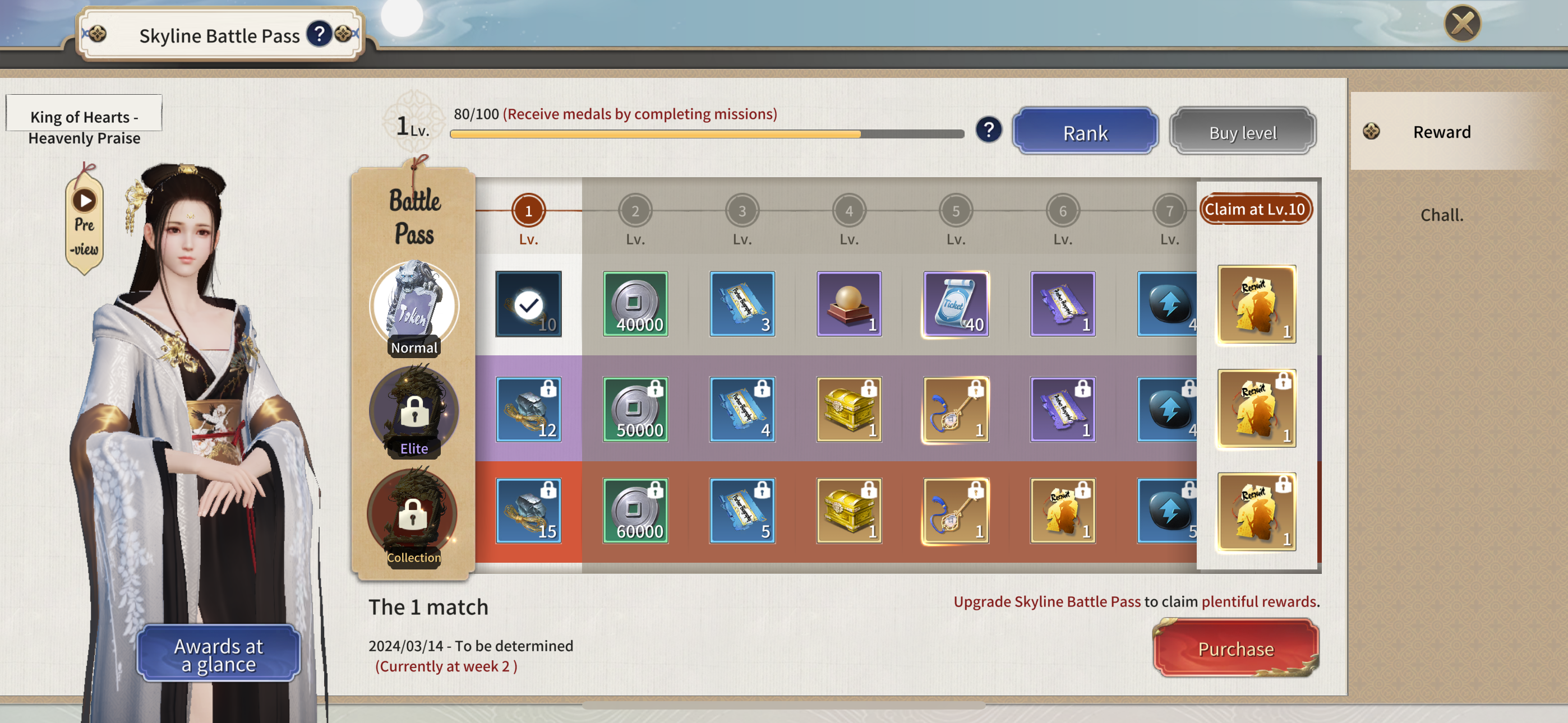1568x723 pixels.
Task: Select the claimed Lv. 1 reward with checkmark
Action: tap(528, 304)
